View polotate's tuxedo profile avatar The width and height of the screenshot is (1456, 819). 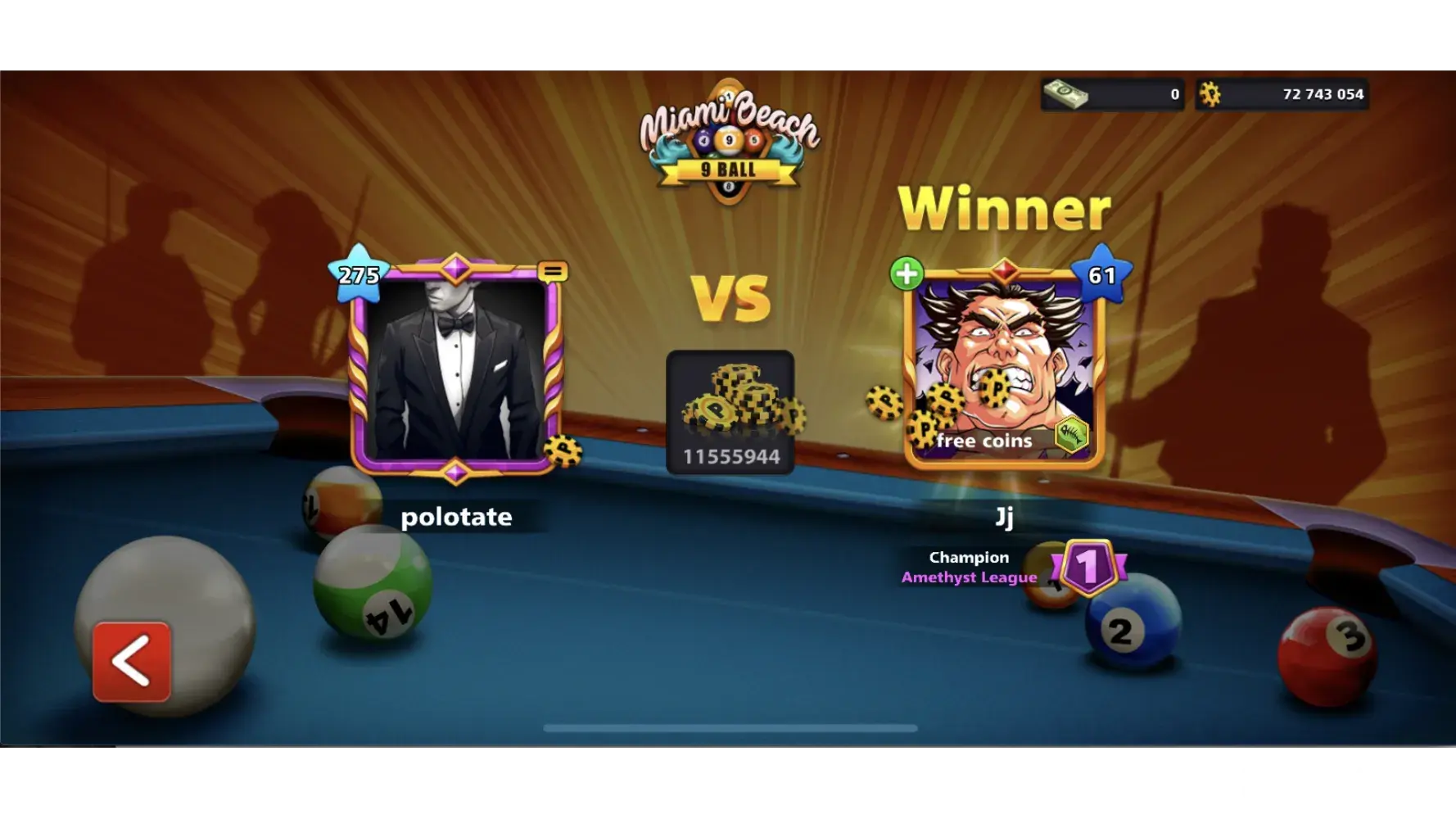(455, 370)
